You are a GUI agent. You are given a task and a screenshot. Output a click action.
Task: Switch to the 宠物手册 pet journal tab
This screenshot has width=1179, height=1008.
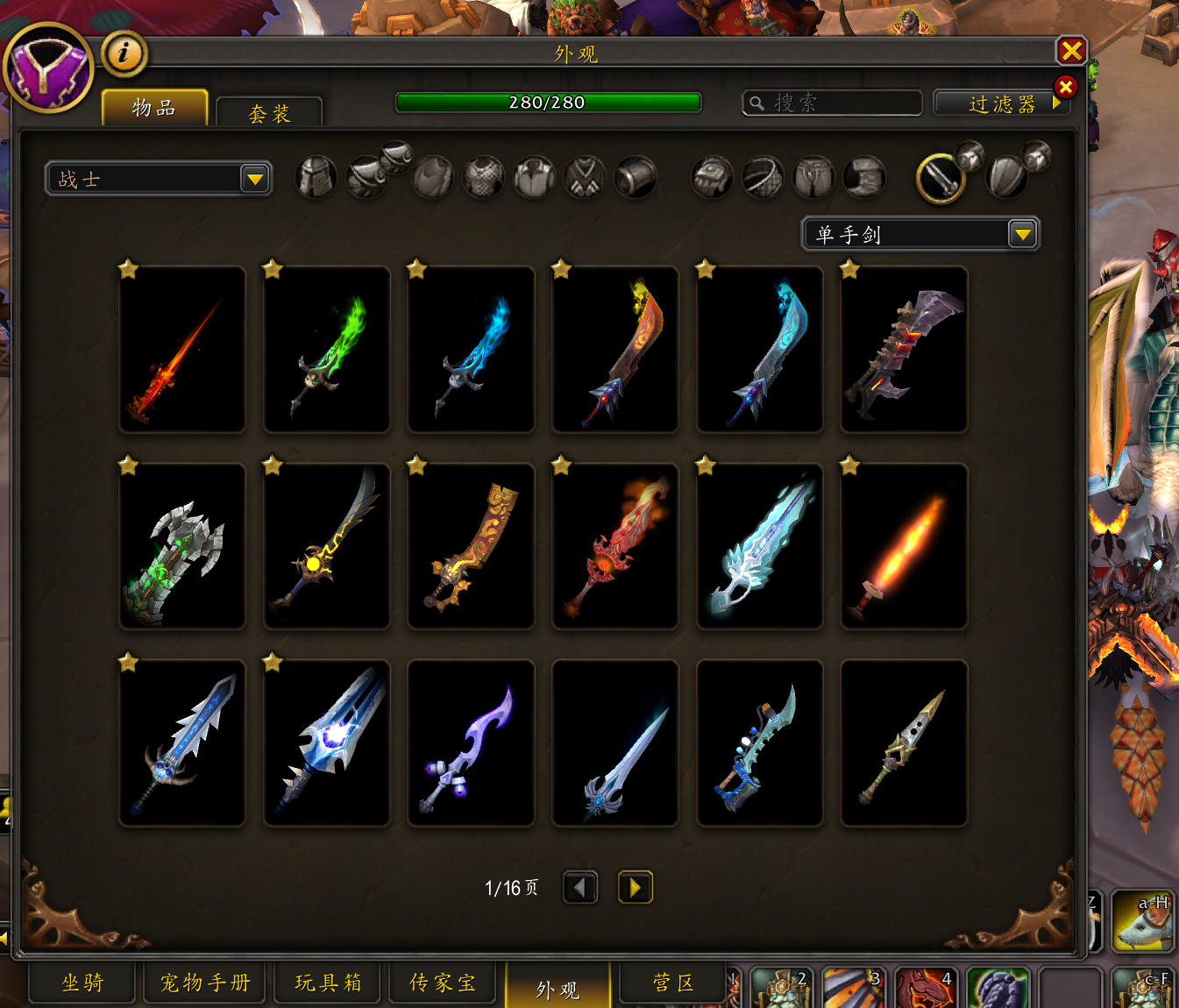(x=206, y=983)
